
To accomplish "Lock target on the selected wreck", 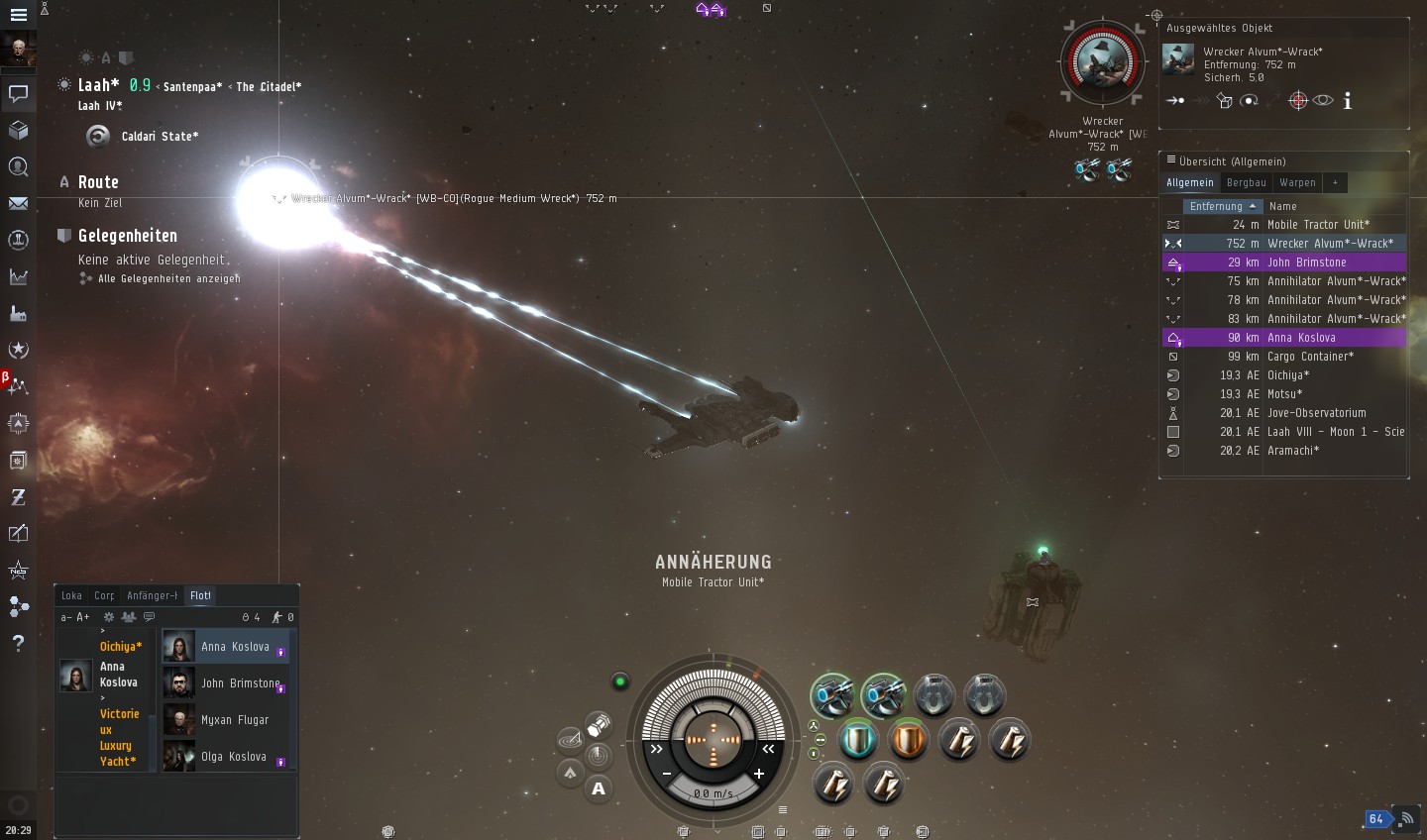I will coord(1297,101).
